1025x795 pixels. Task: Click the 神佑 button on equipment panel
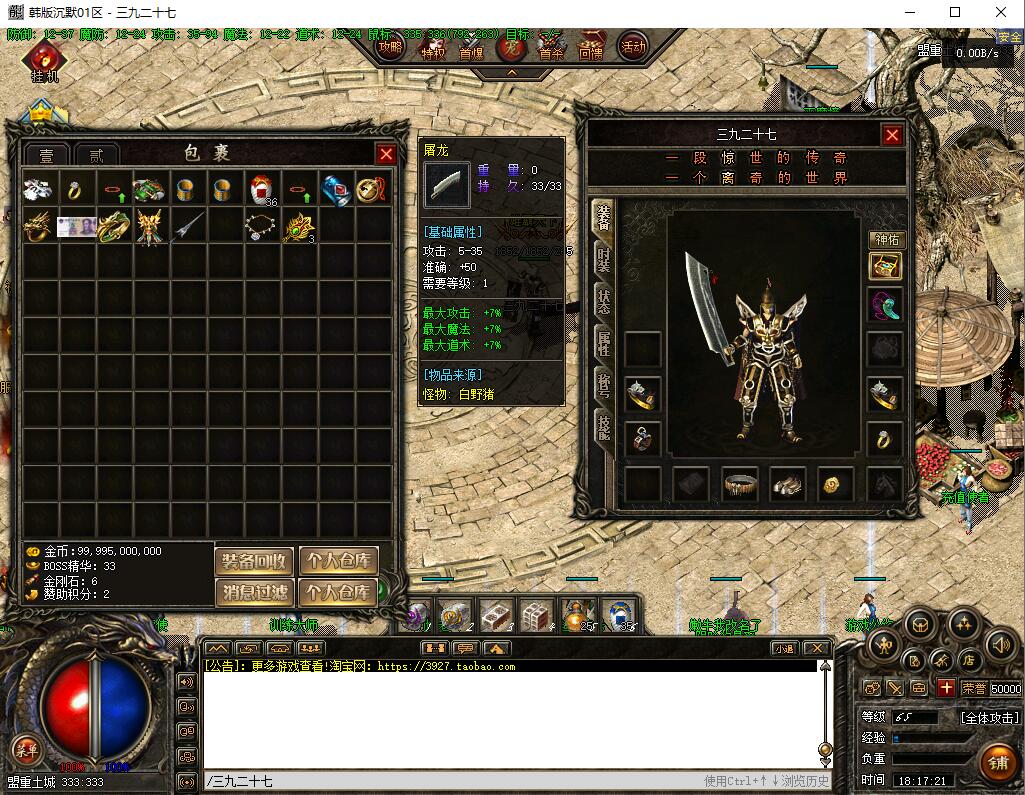point(885,240)
